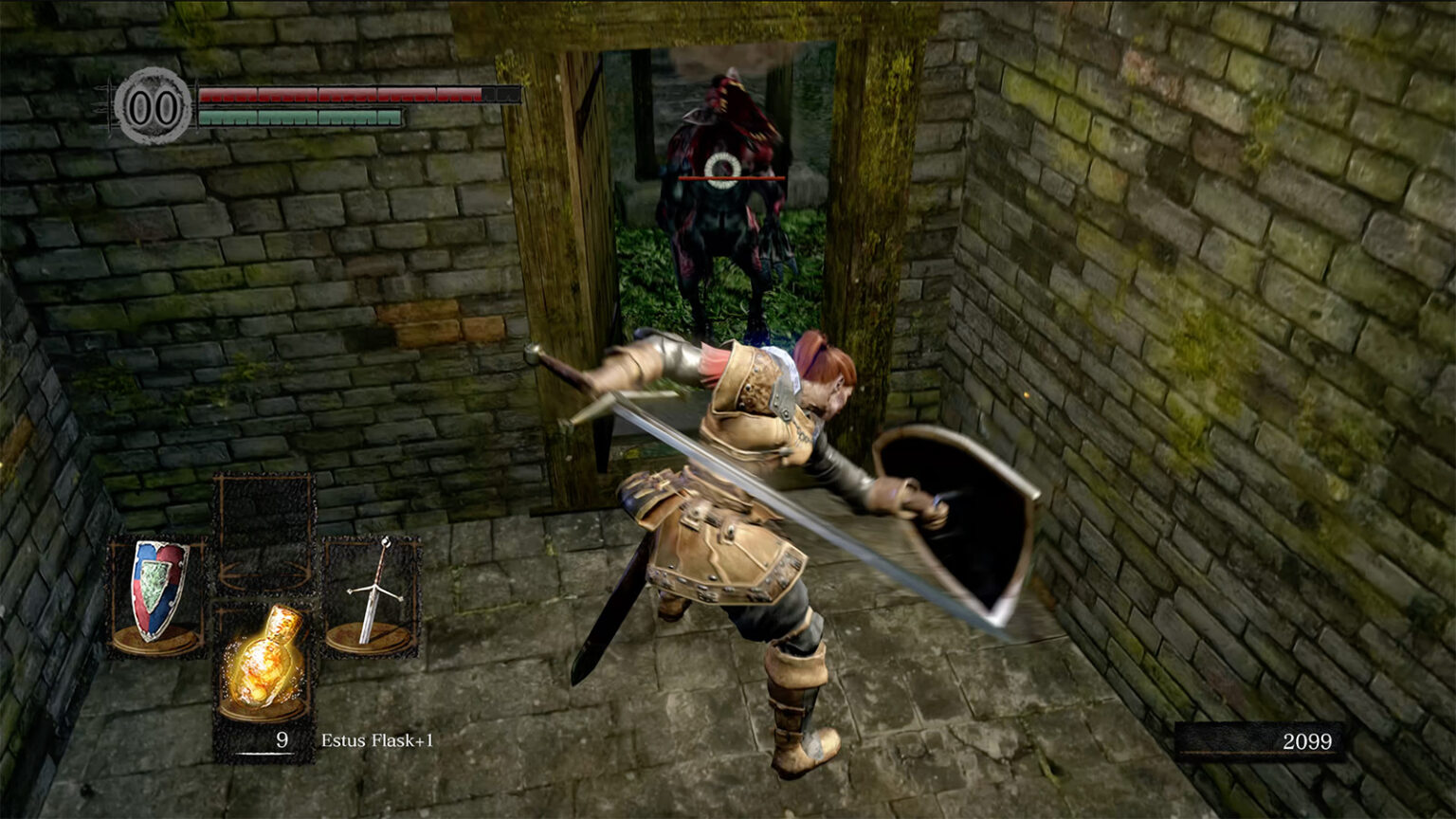
Task: Click the enemy's red health bar
Action: coord(730,177)
